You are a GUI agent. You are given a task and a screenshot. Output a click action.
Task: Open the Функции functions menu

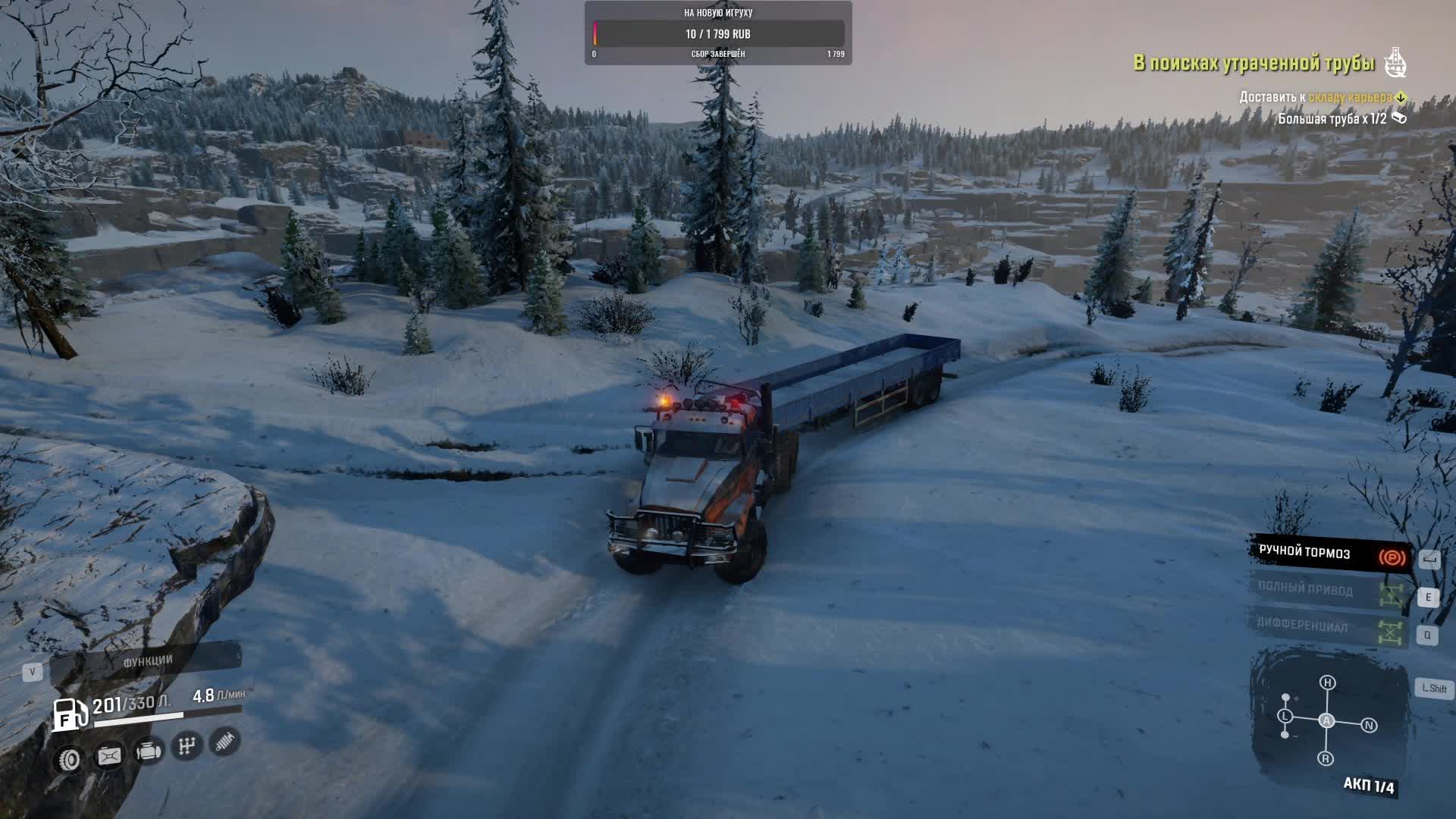point(147,661)
